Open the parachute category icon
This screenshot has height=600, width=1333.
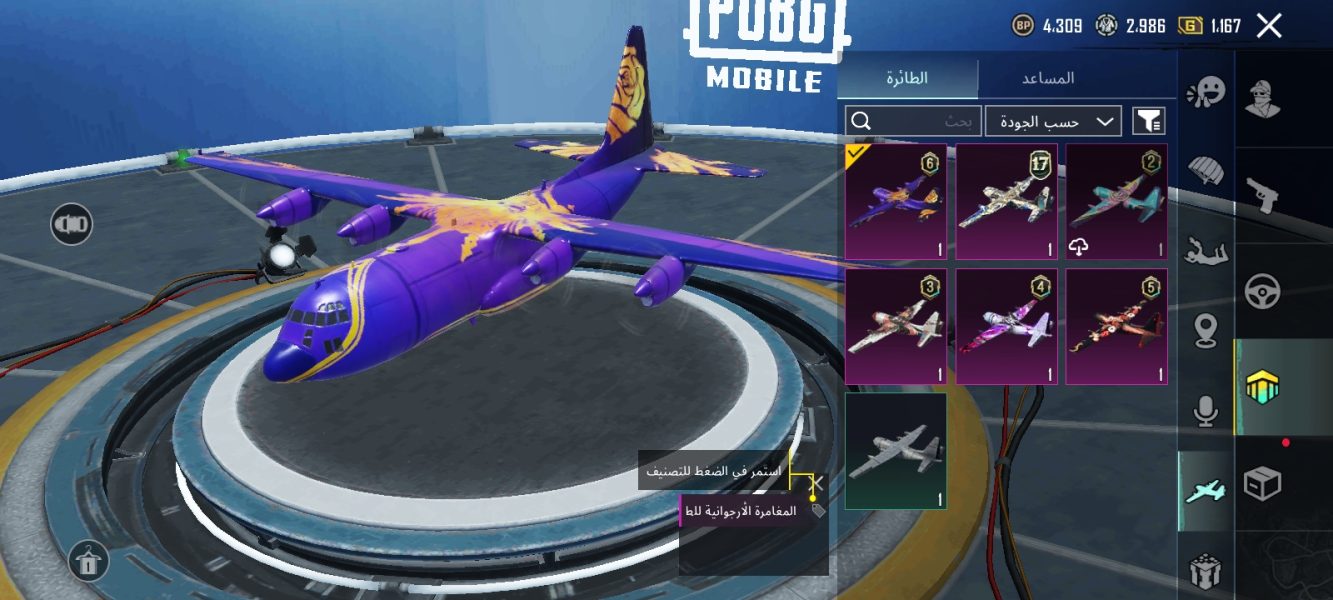pos(1206,172)
